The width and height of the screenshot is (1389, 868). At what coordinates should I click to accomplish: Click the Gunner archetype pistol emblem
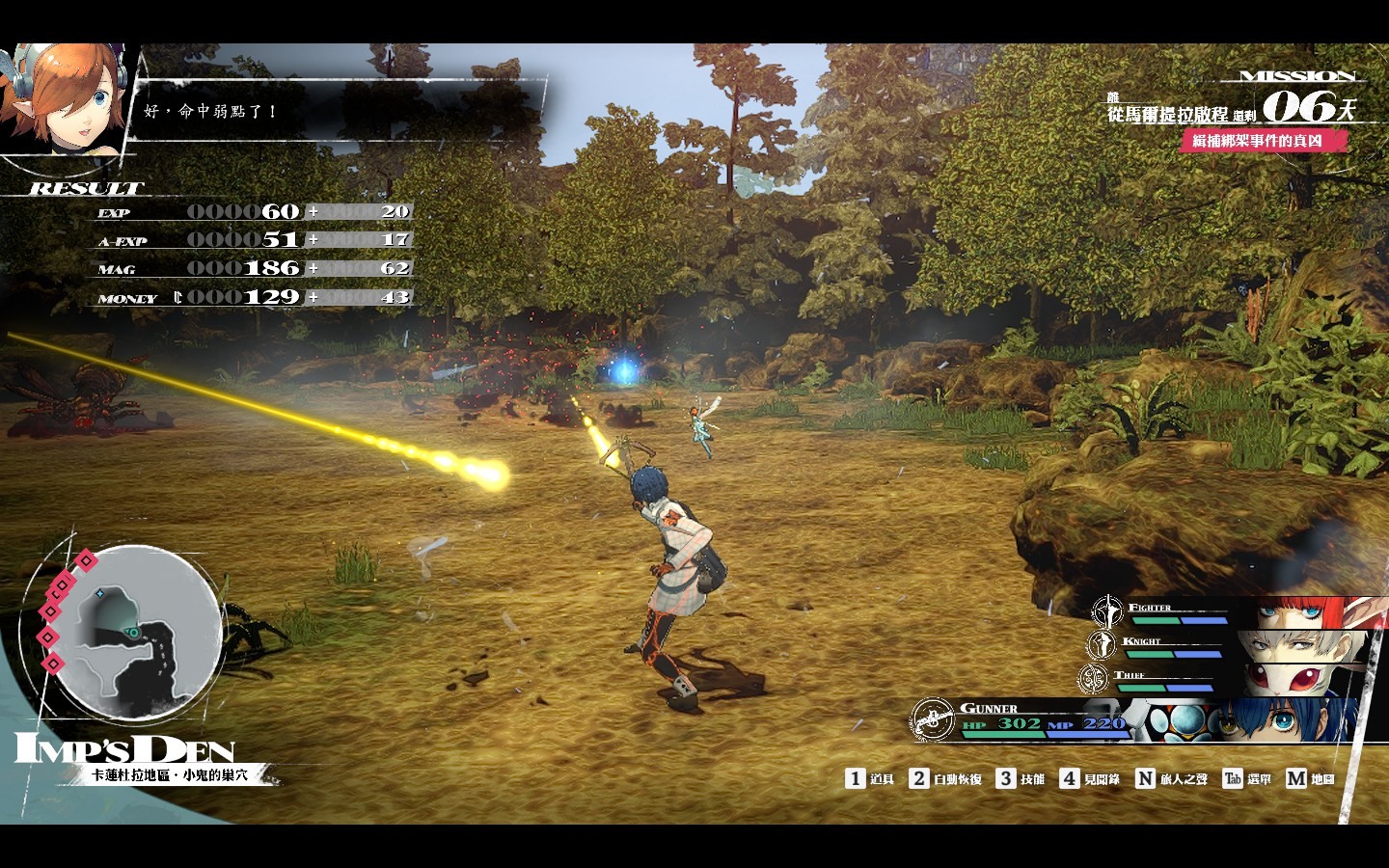click(x=933, y=719)
